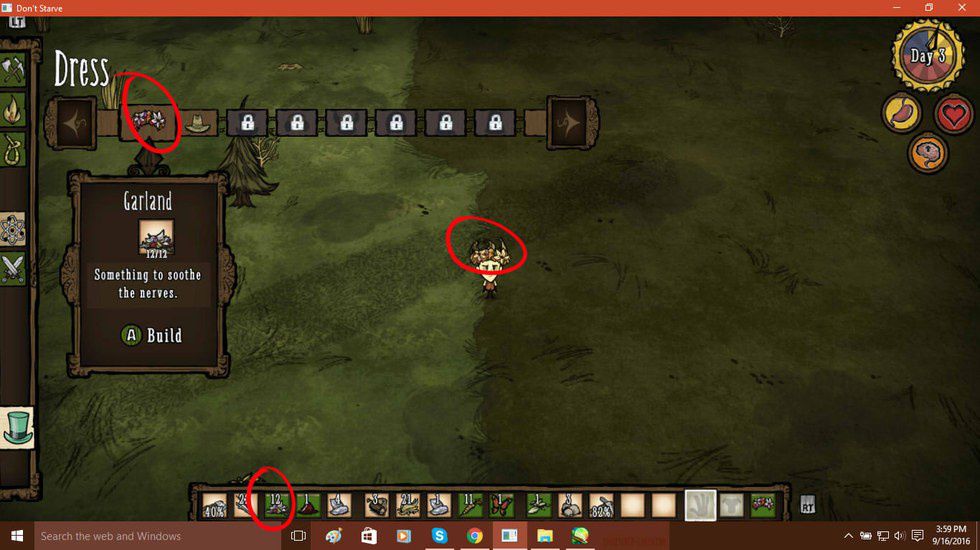
Task: Switch to the Survival rope-trap tab
Action: click(x=13, y=149)
